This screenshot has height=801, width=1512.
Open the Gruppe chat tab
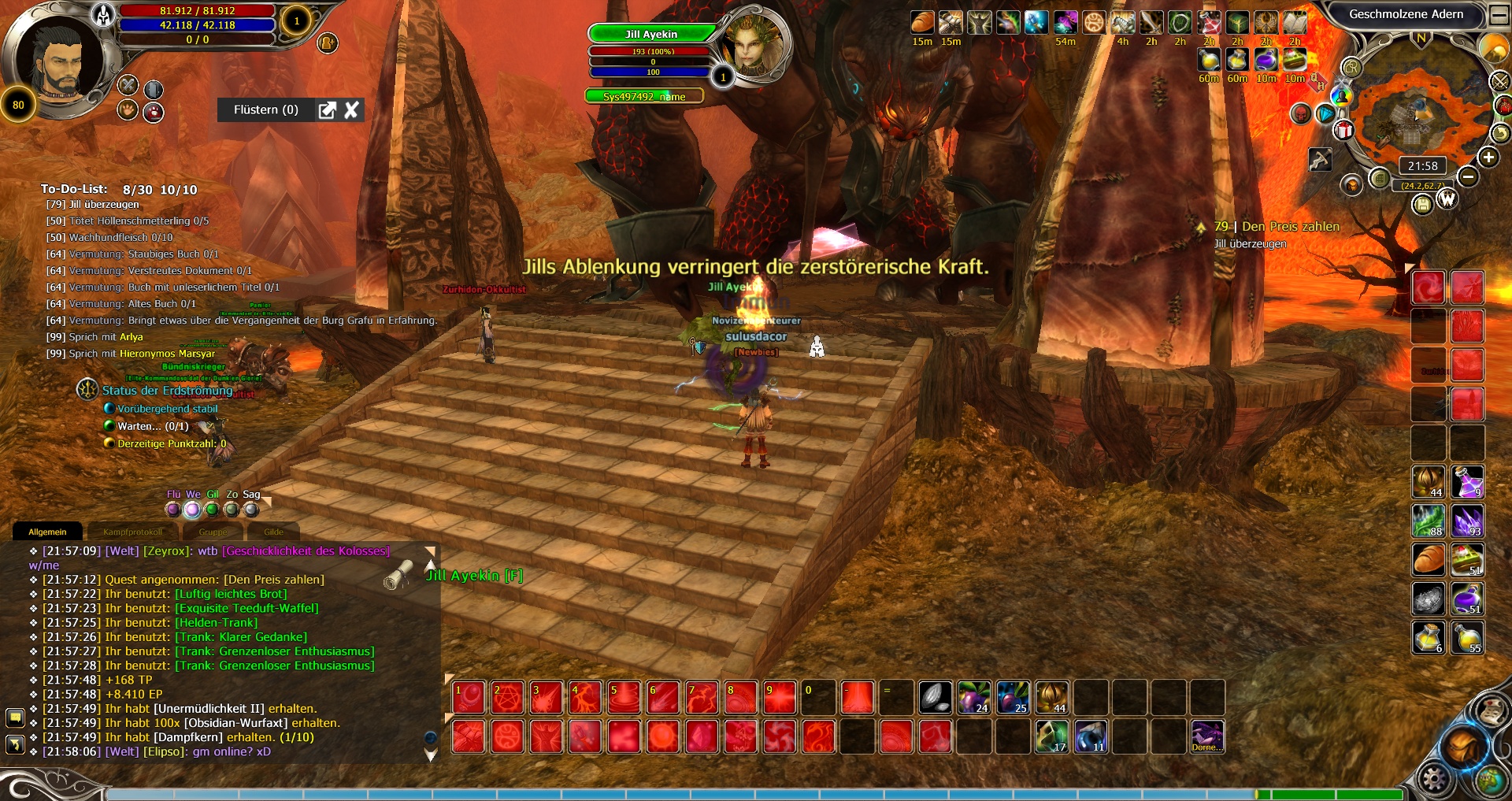[x=213, y=532]
